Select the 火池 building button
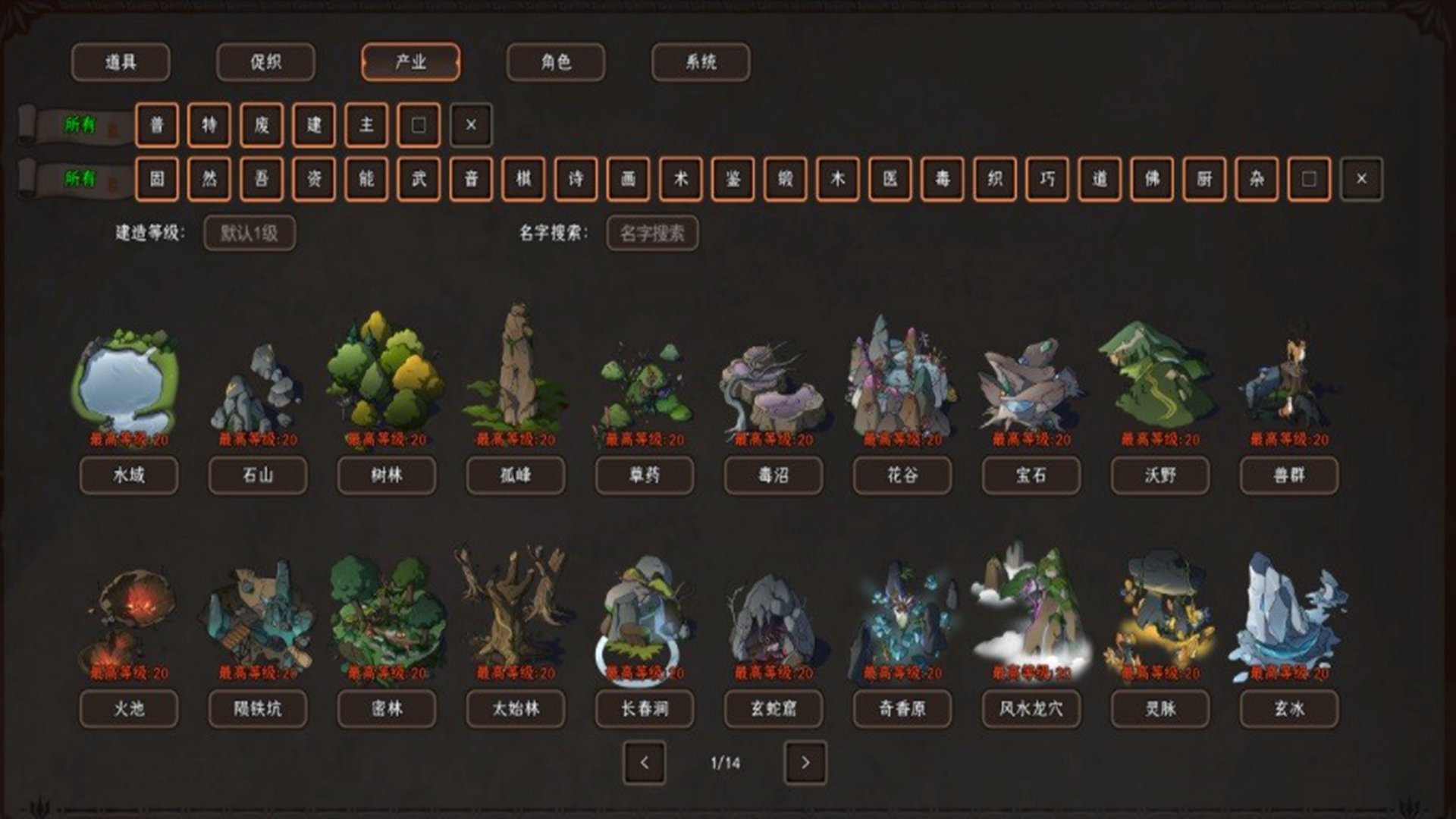The image size is (1456, 819). pos(129,709)
